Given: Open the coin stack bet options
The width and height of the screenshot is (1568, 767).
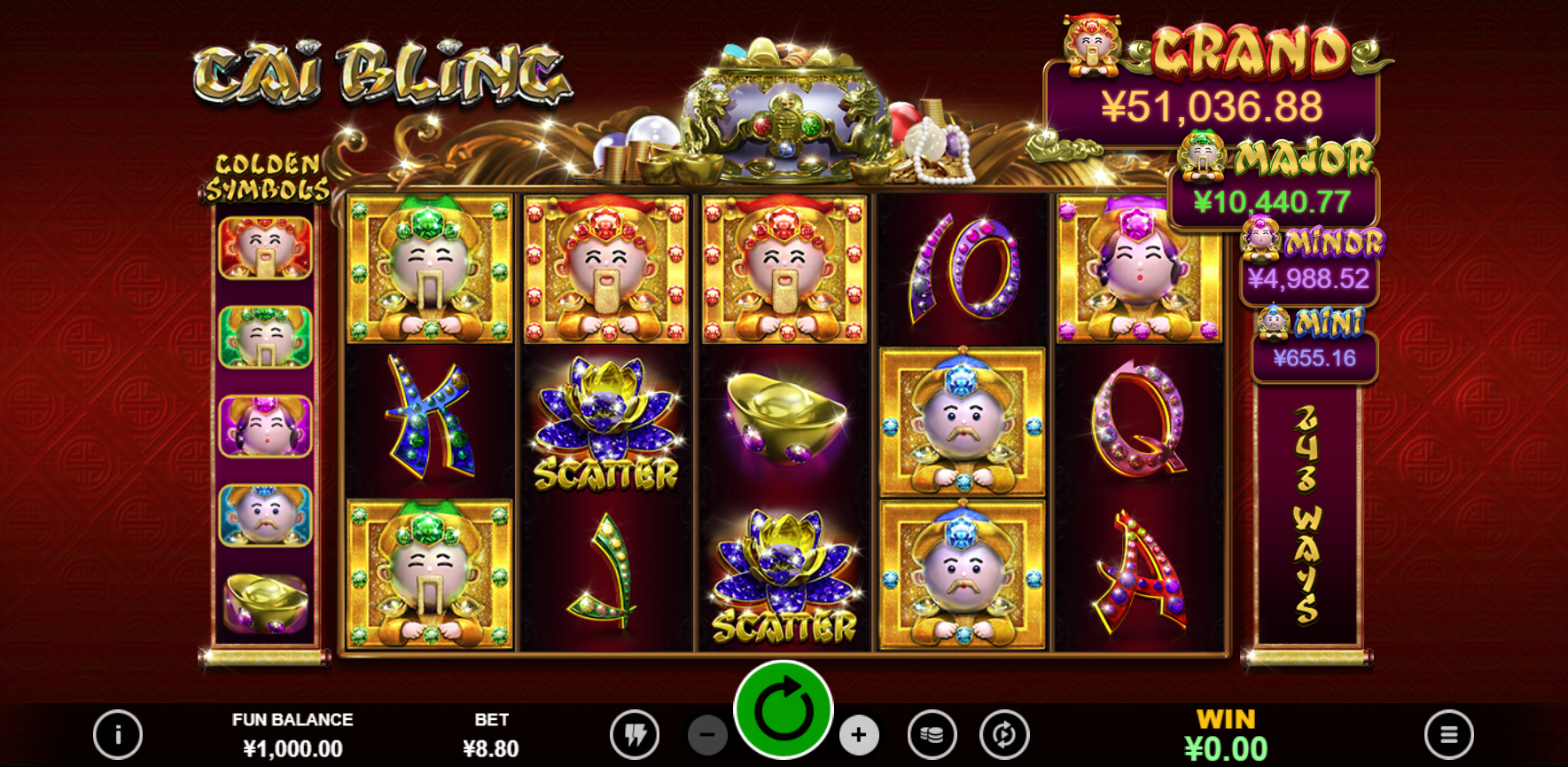Looking at the screenshot, I should 932,735.
